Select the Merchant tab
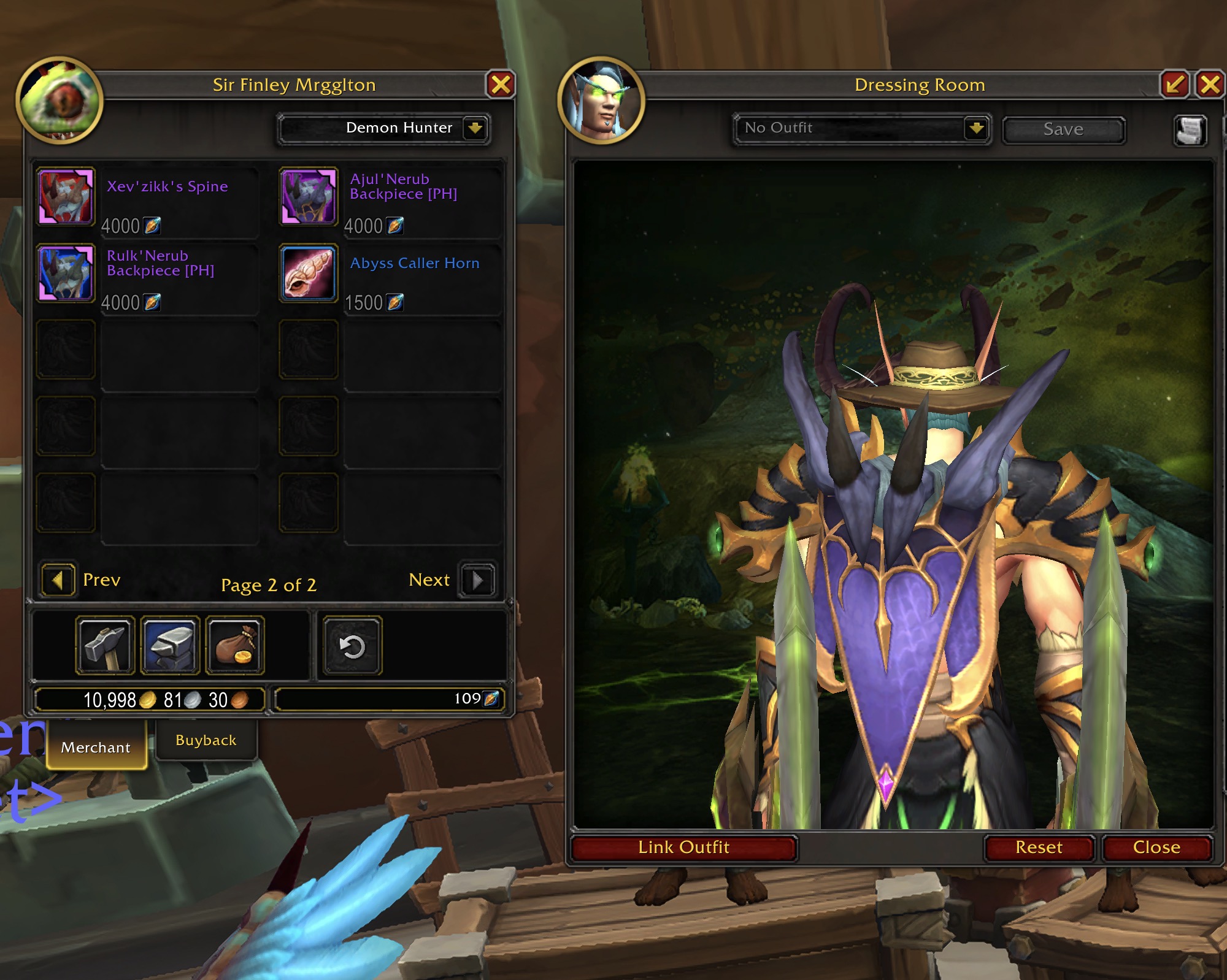Viewport: 1227px width, 980px height. tap(96, 747)
